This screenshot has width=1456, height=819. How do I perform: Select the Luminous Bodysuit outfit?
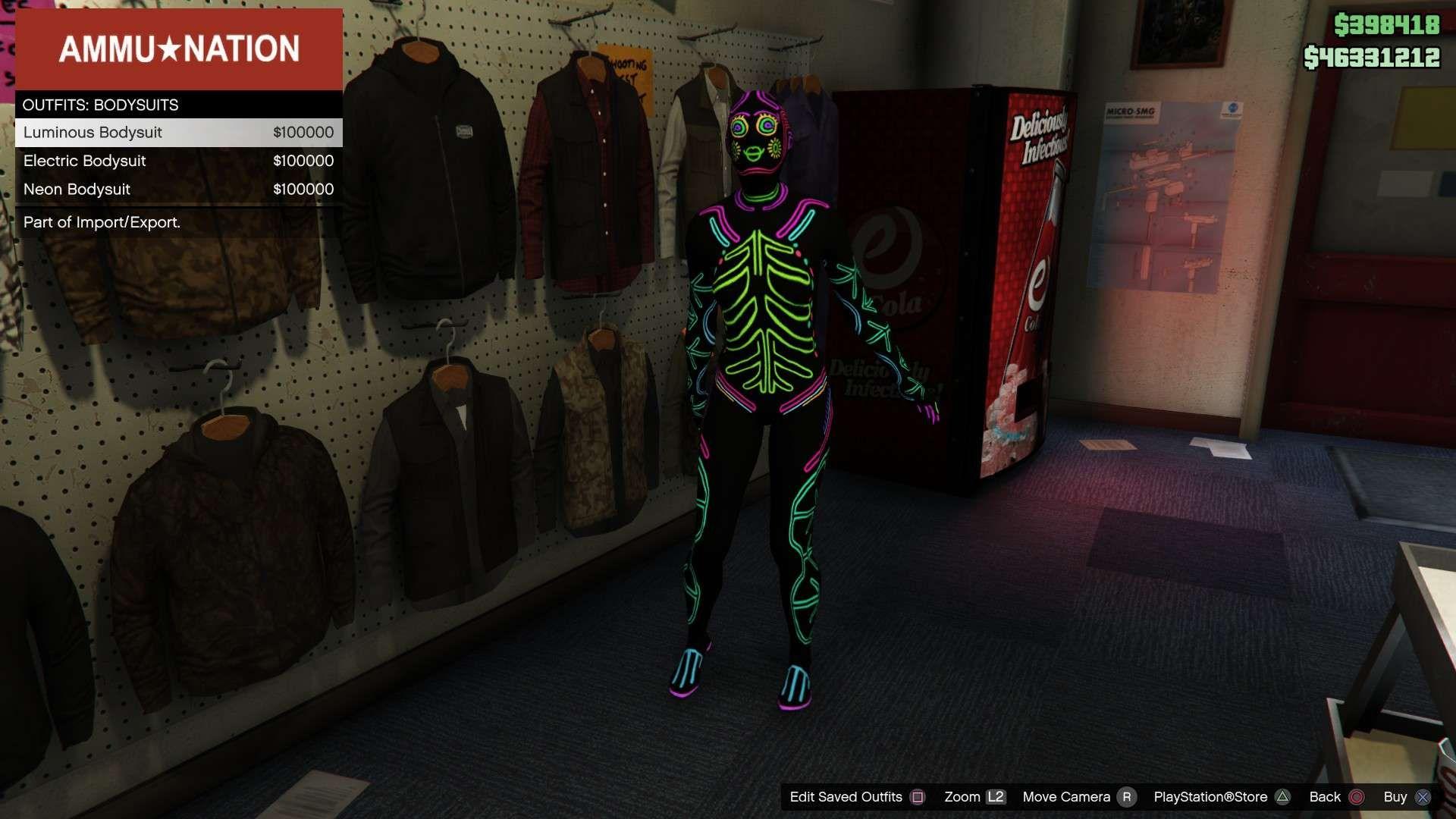178,133
